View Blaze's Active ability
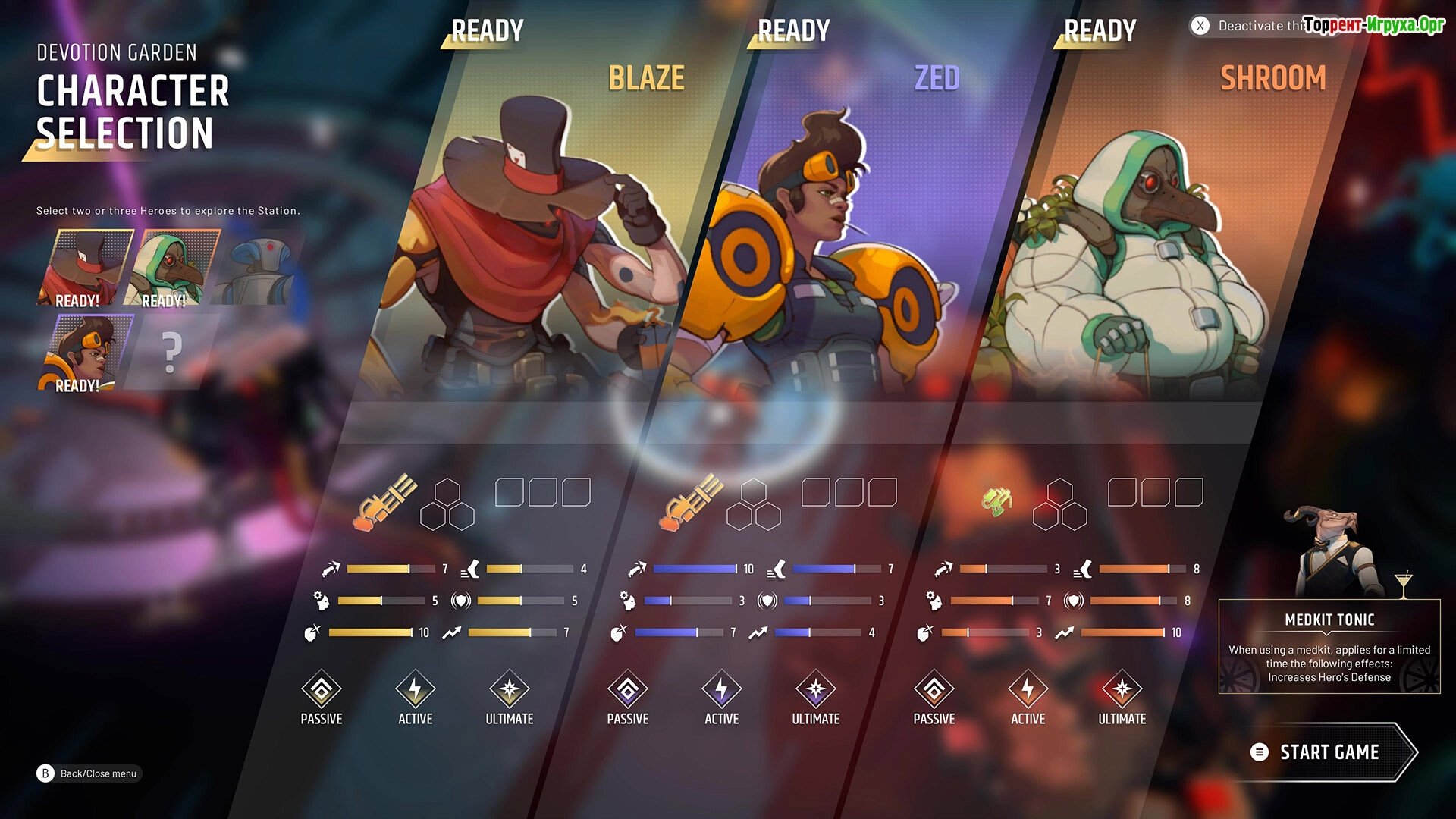 416,698
